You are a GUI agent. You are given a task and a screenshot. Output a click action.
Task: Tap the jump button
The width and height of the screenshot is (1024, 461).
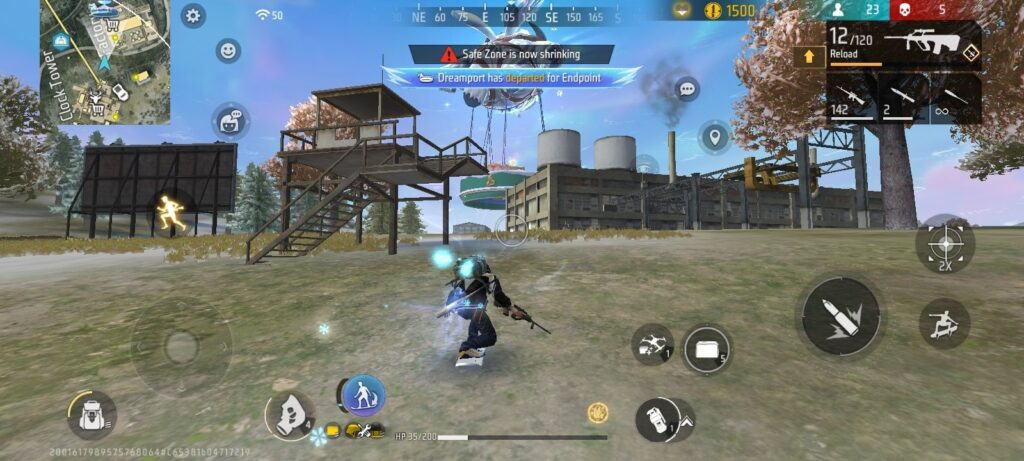pos(944,324)
